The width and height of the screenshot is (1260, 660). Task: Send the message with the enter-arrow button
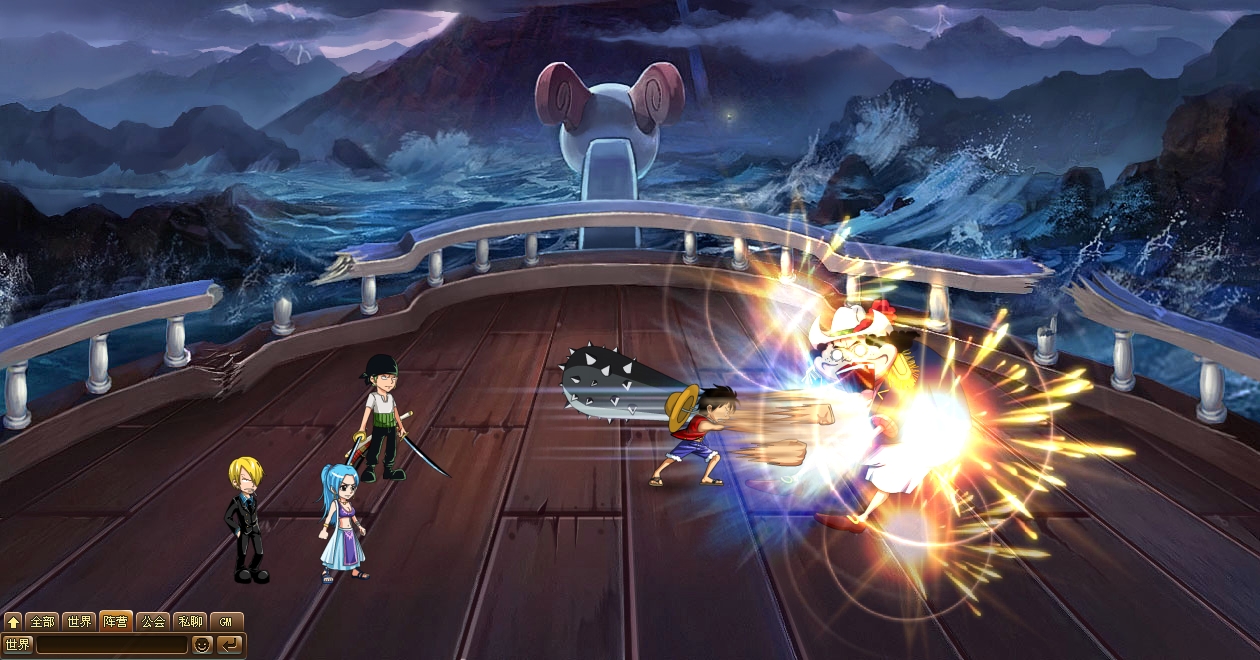tap(230, 645)
